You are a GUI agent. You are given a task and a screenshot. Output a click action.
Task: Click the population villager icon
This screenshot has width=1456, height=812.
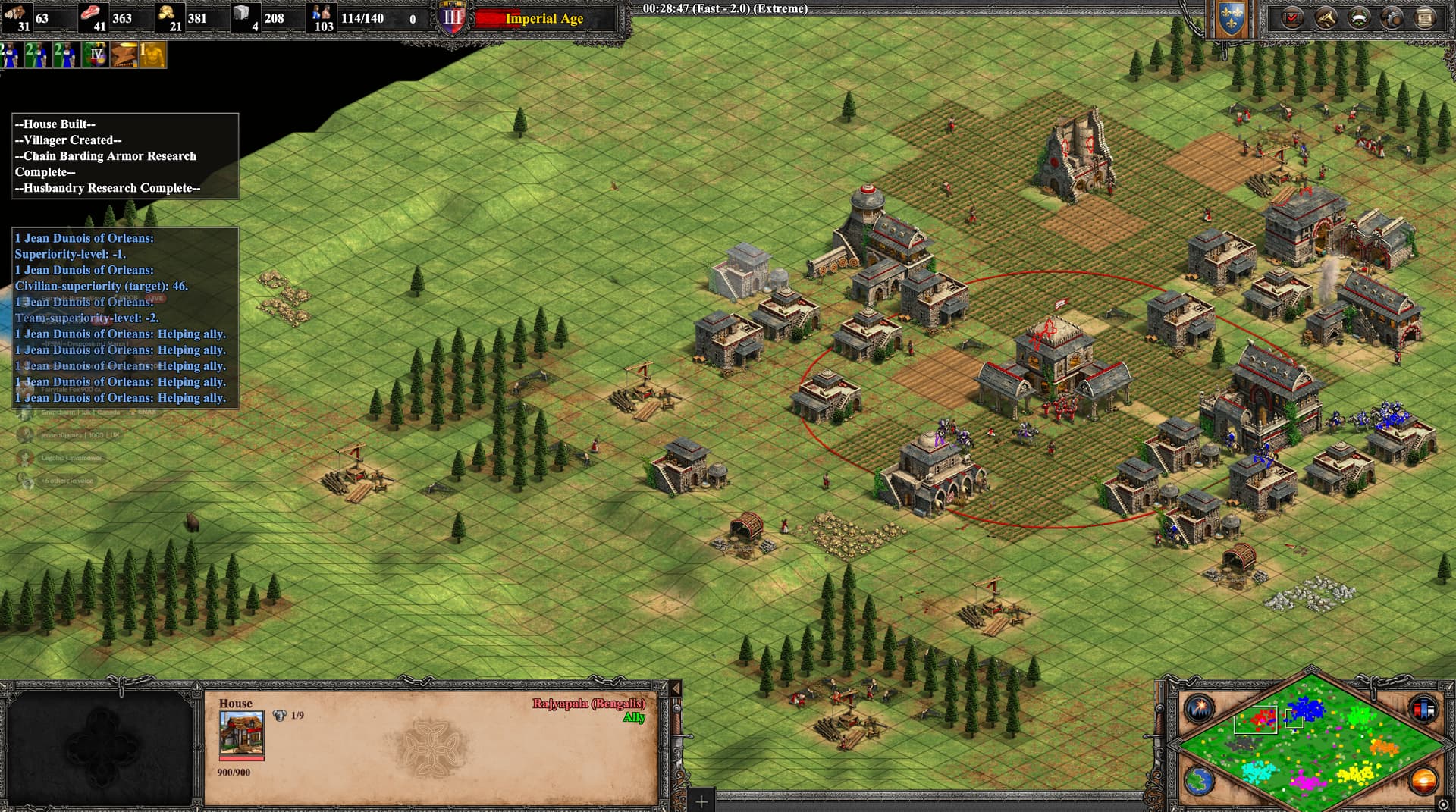coord(322,14)
